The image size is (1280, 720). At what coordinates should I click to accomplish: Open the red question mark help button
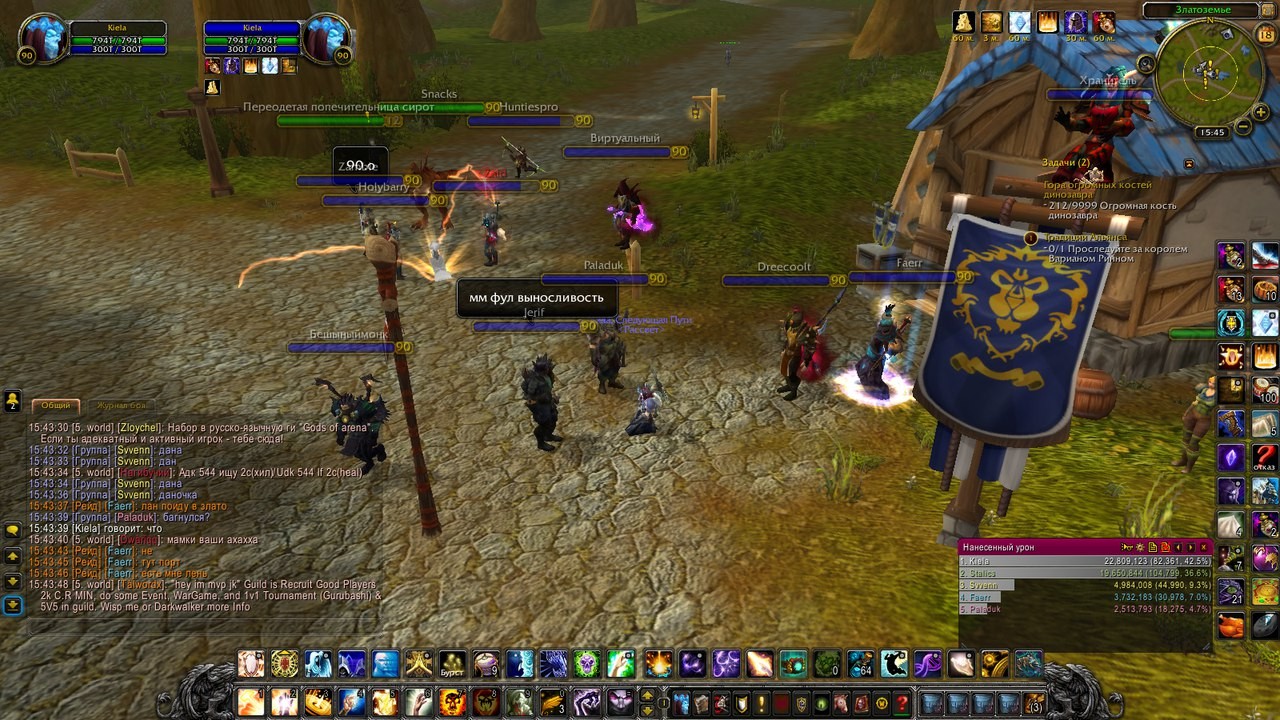click(902, 702)
